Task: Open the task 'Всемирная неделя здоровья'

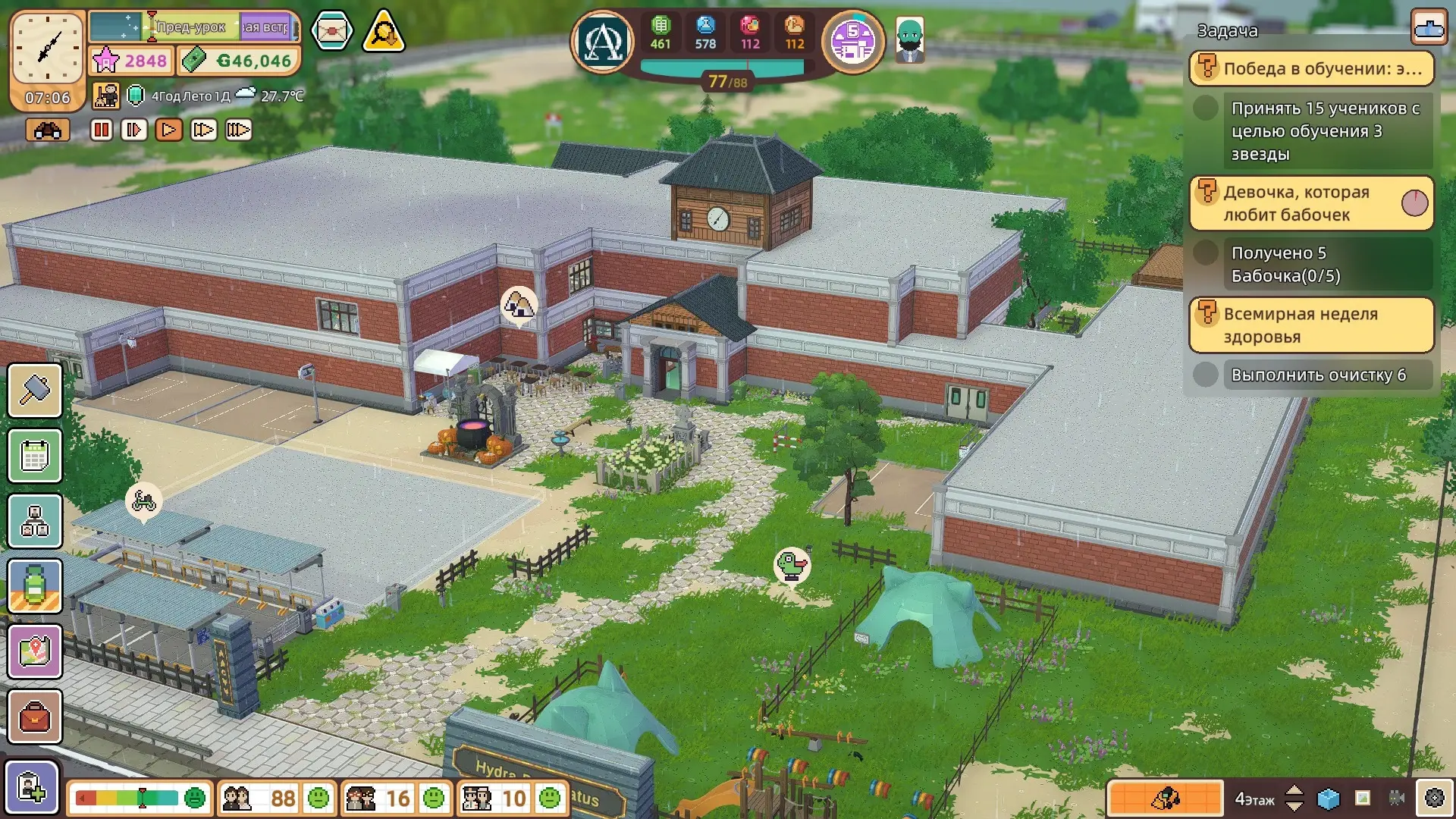Action: 1311,325
